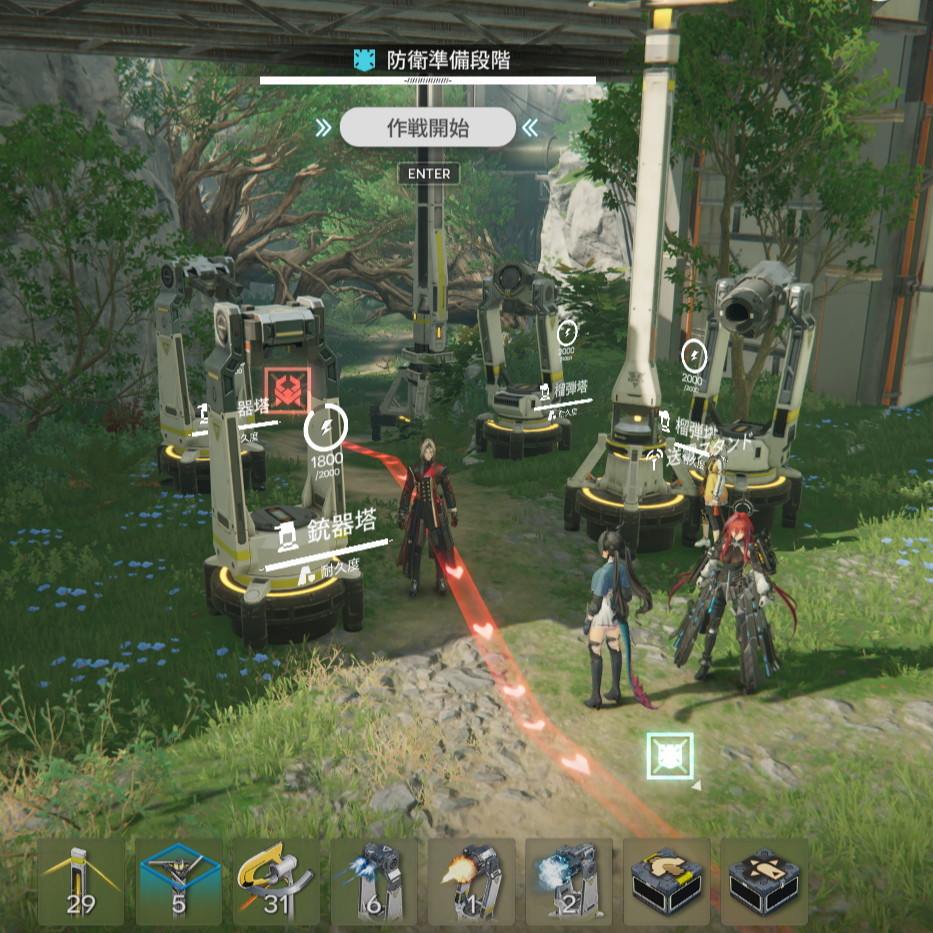This screenshot has width=933, height=933.
Task: Select the blue-beam turret slot showing 6
Action: [374, 881]
